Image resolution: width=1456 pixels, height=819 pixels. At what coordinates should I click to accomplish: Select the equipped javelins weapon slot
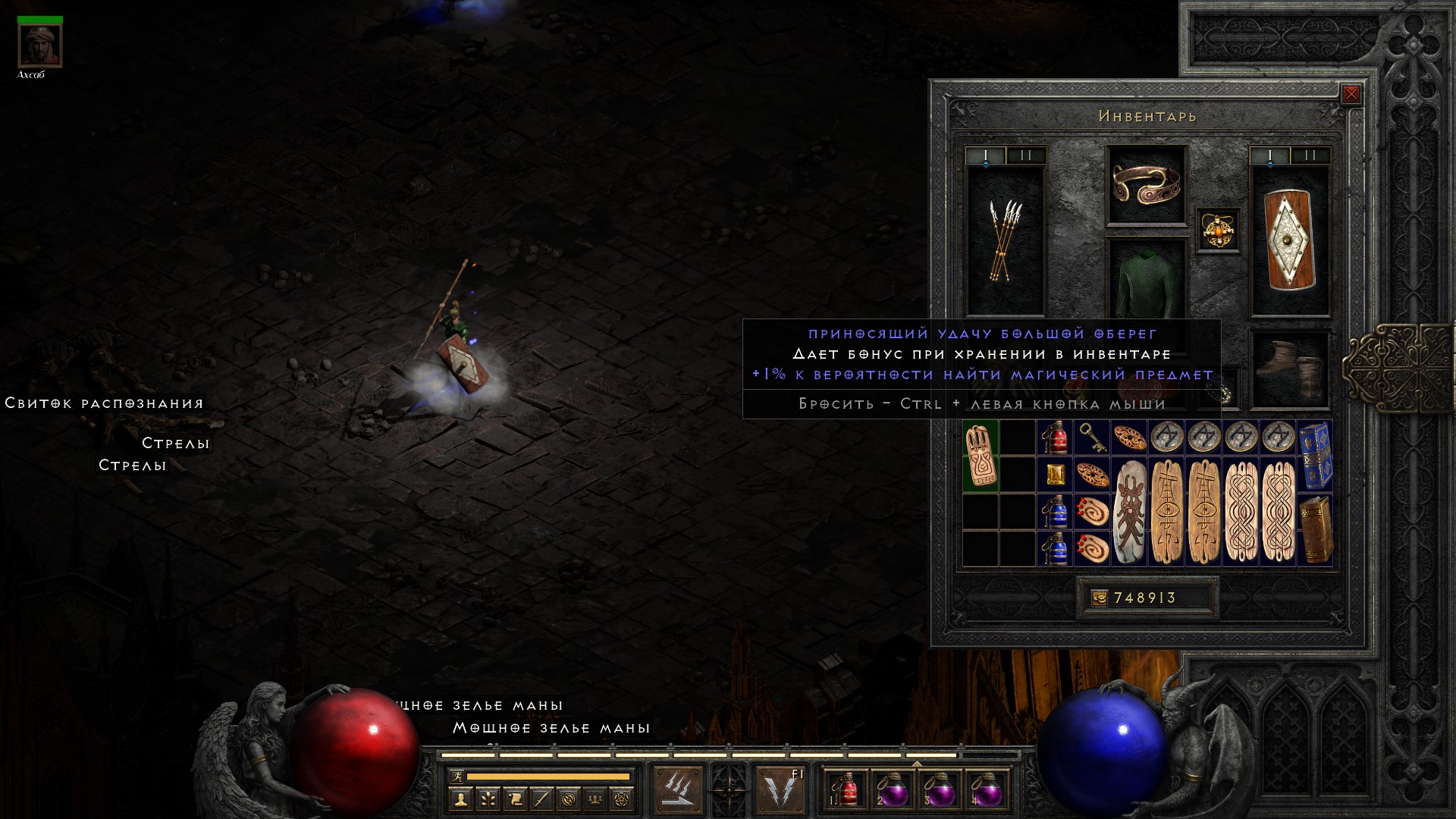(x=1005, y=240)
